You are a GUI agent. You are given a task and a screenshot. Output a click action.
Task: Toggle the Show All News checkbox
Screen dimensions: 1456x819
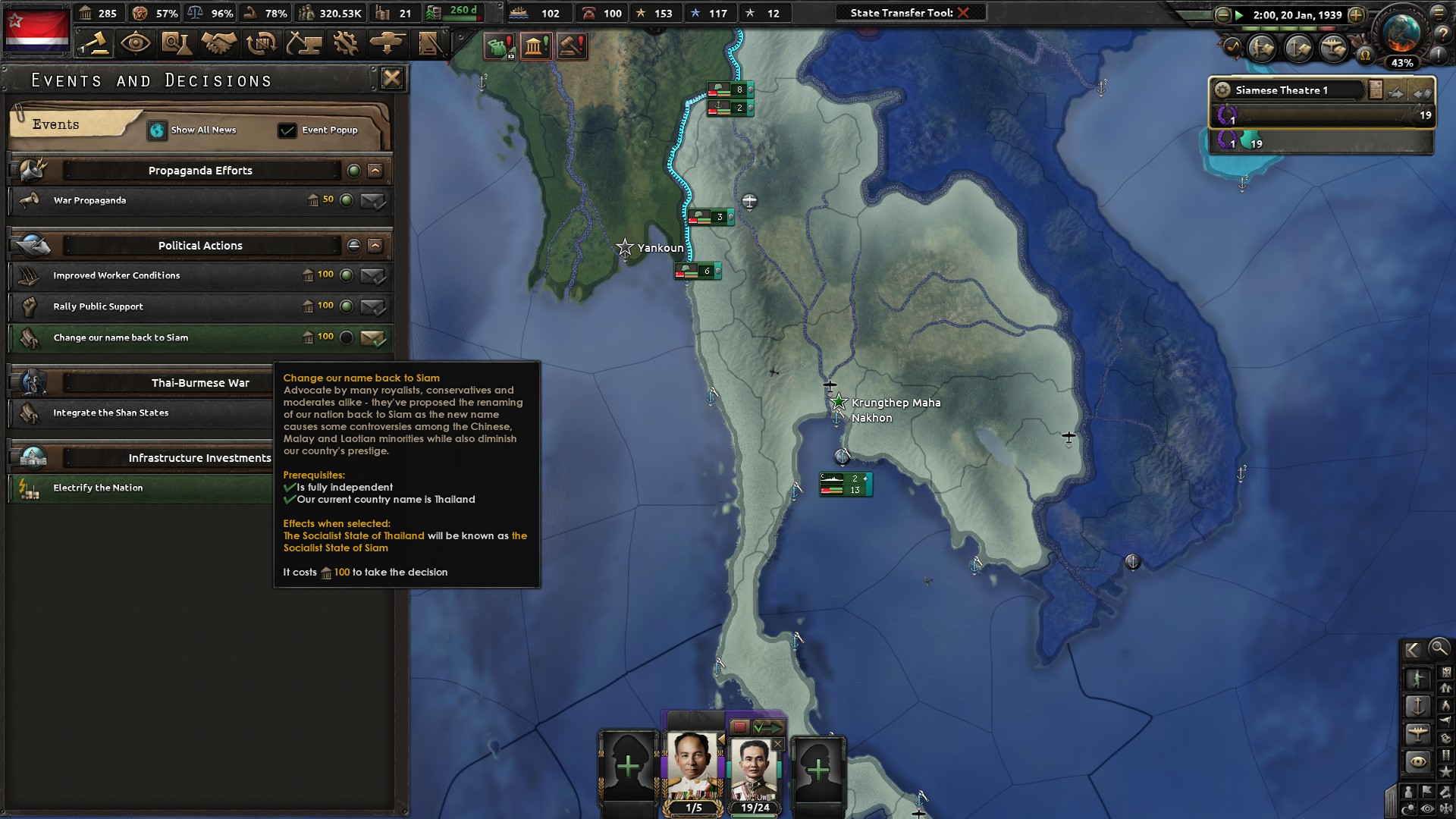(x=156, y=130)
